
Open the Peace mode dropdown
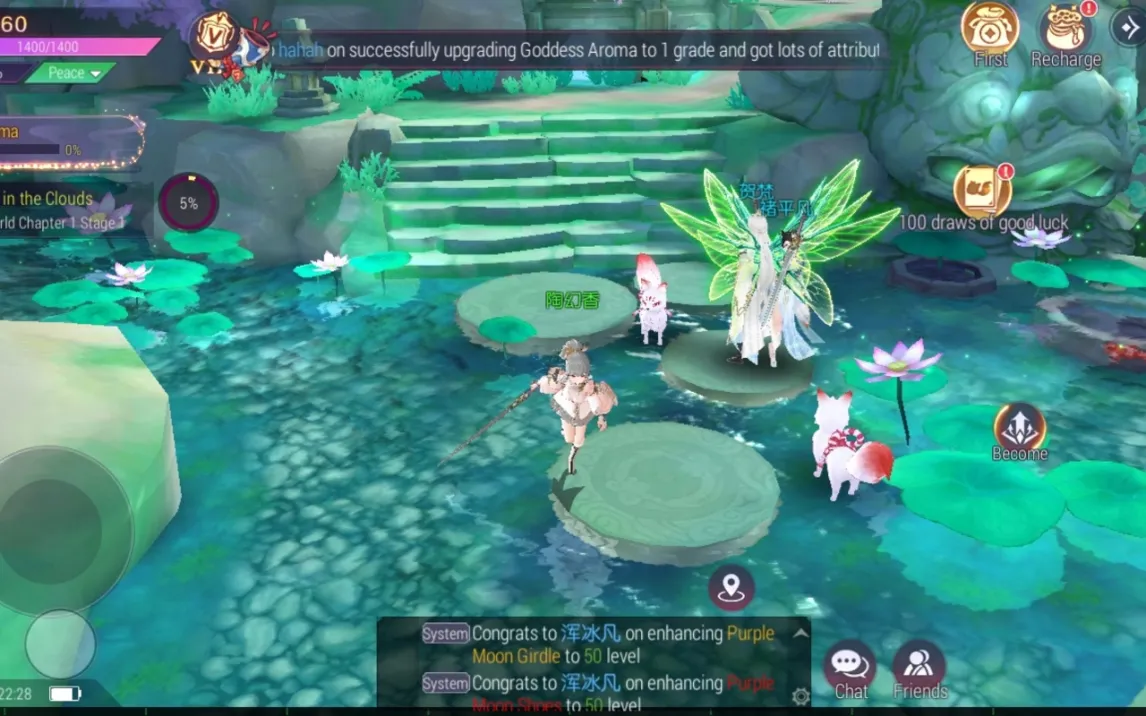(x=69, y=73)
